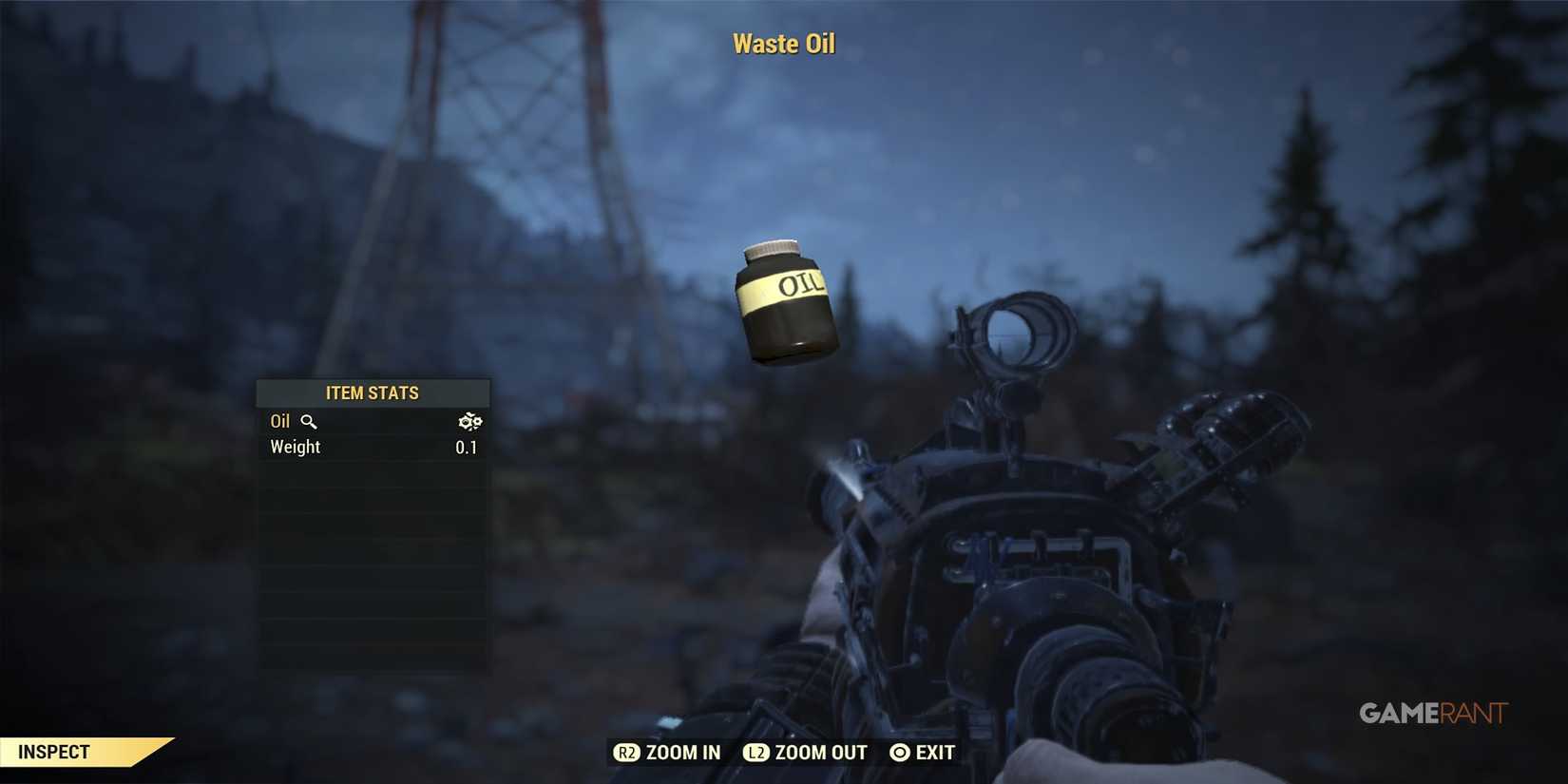
Task: Click the R2 button prompt icon
Action: pos(626,752)
